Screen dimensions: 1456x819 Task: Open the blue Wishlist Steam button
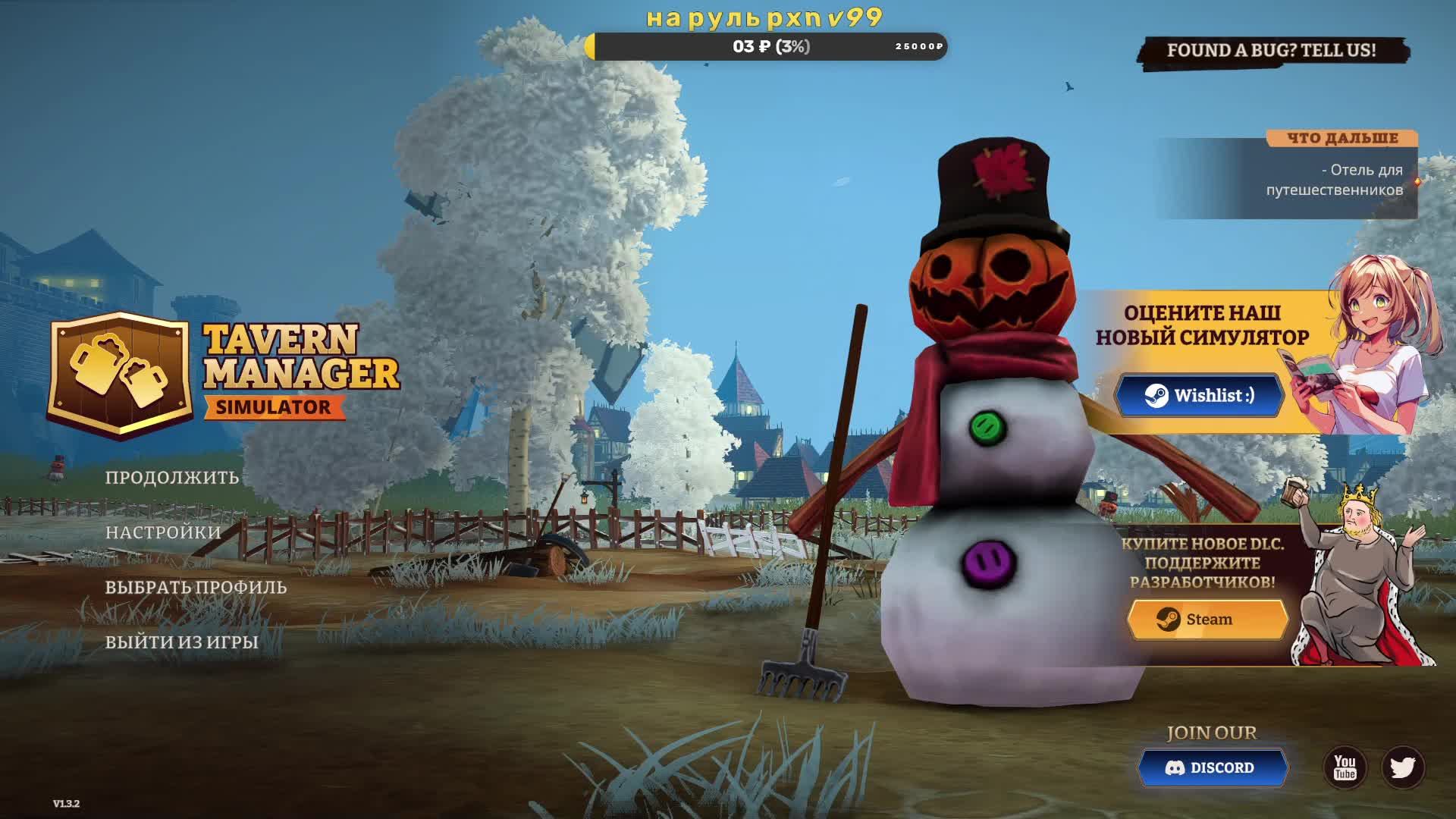click(1199, 395)
